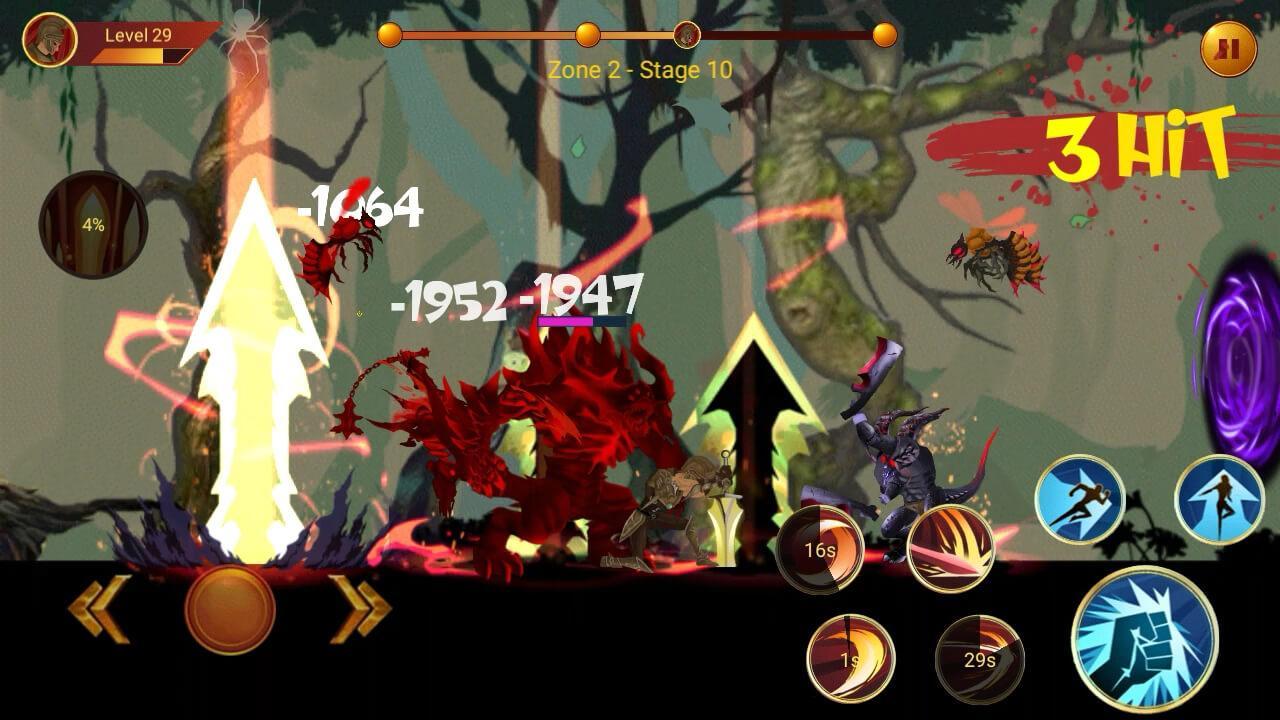Move right with the double-chevron arrow
The width and height of the screenshot is (1280, 720).
point(360,608)
